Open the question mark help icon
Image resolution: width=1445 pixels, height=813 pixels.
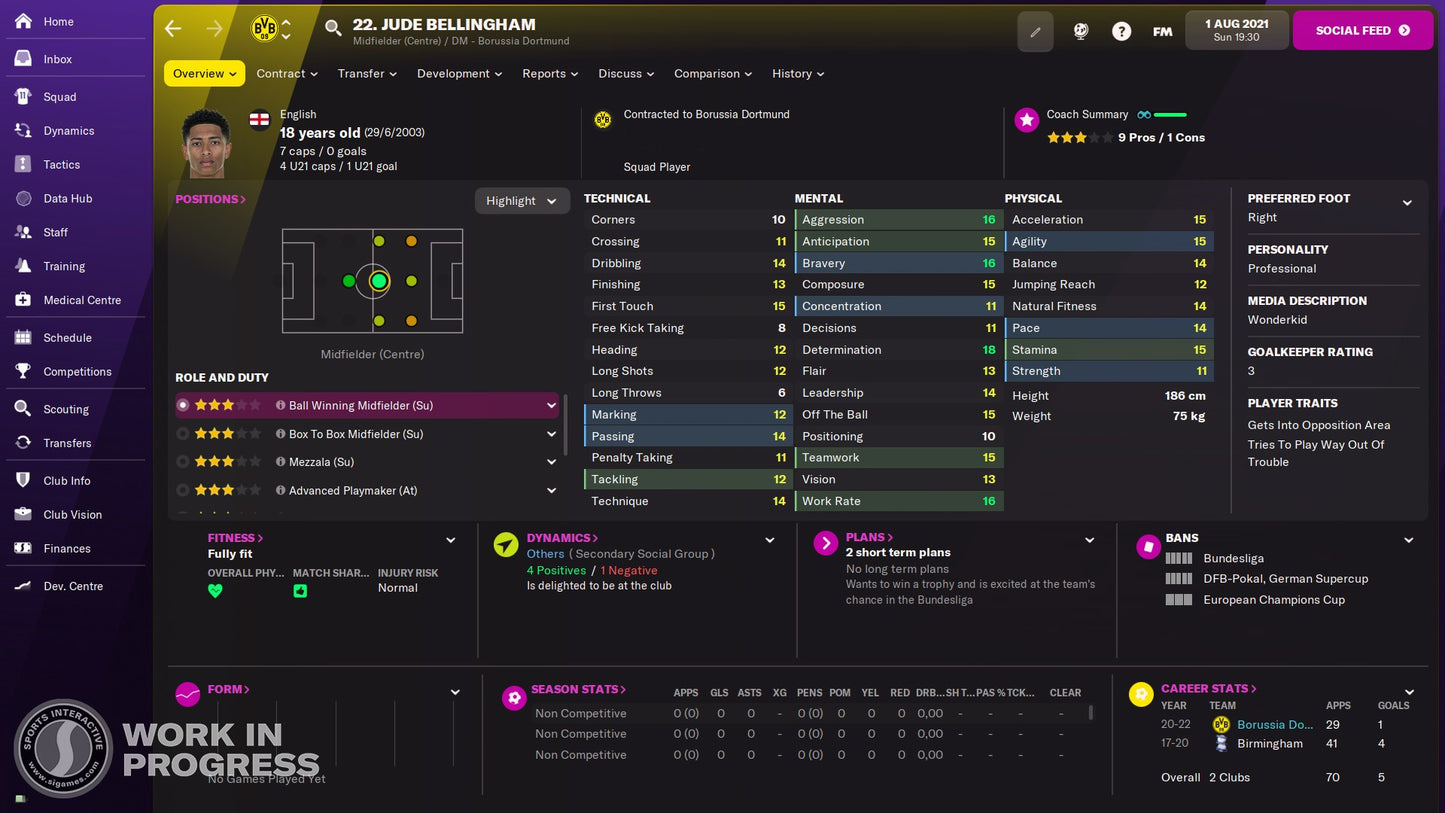coord(1121,31)
